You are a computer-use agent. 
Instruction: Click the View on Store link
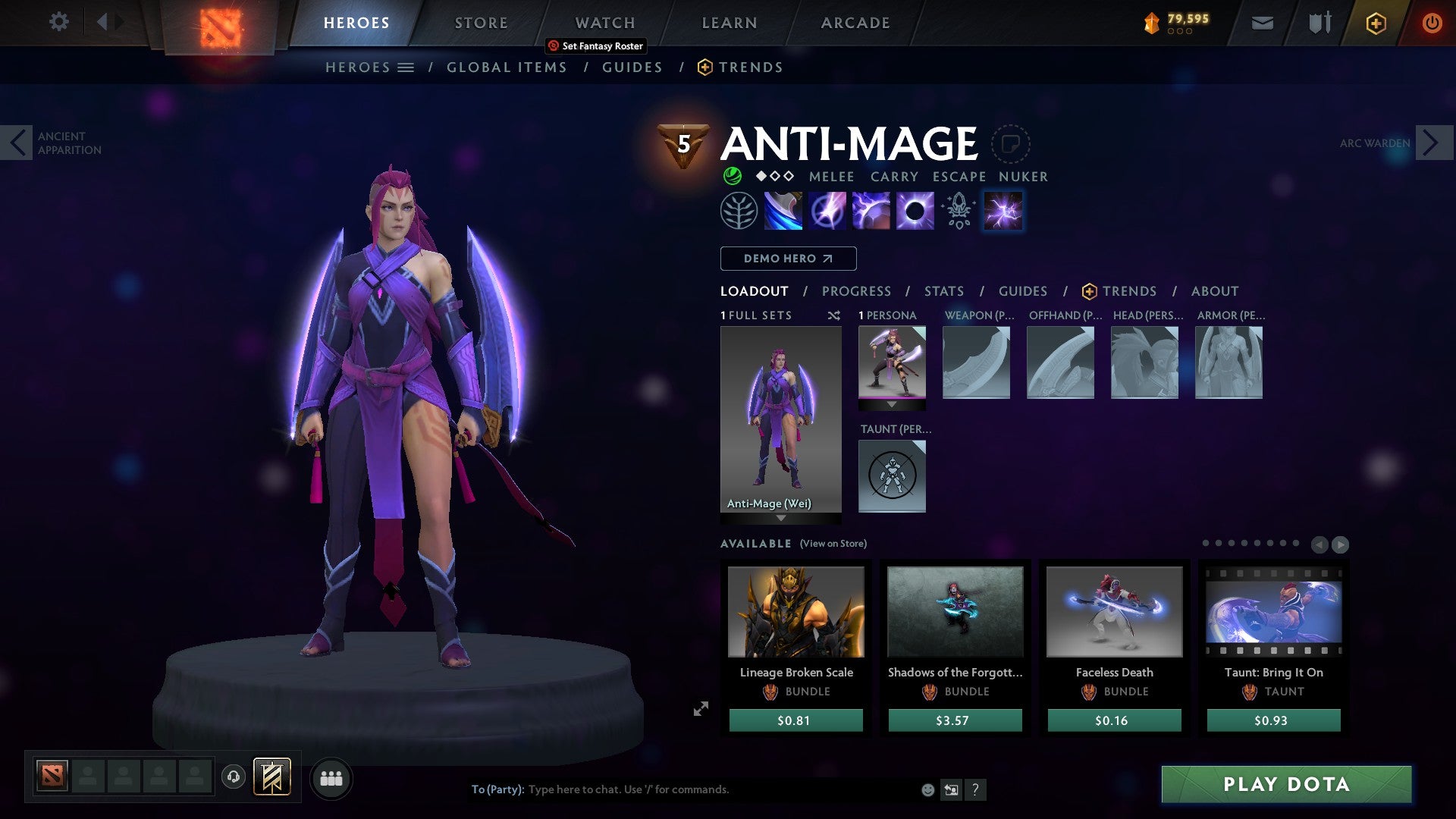click(832, 544)
